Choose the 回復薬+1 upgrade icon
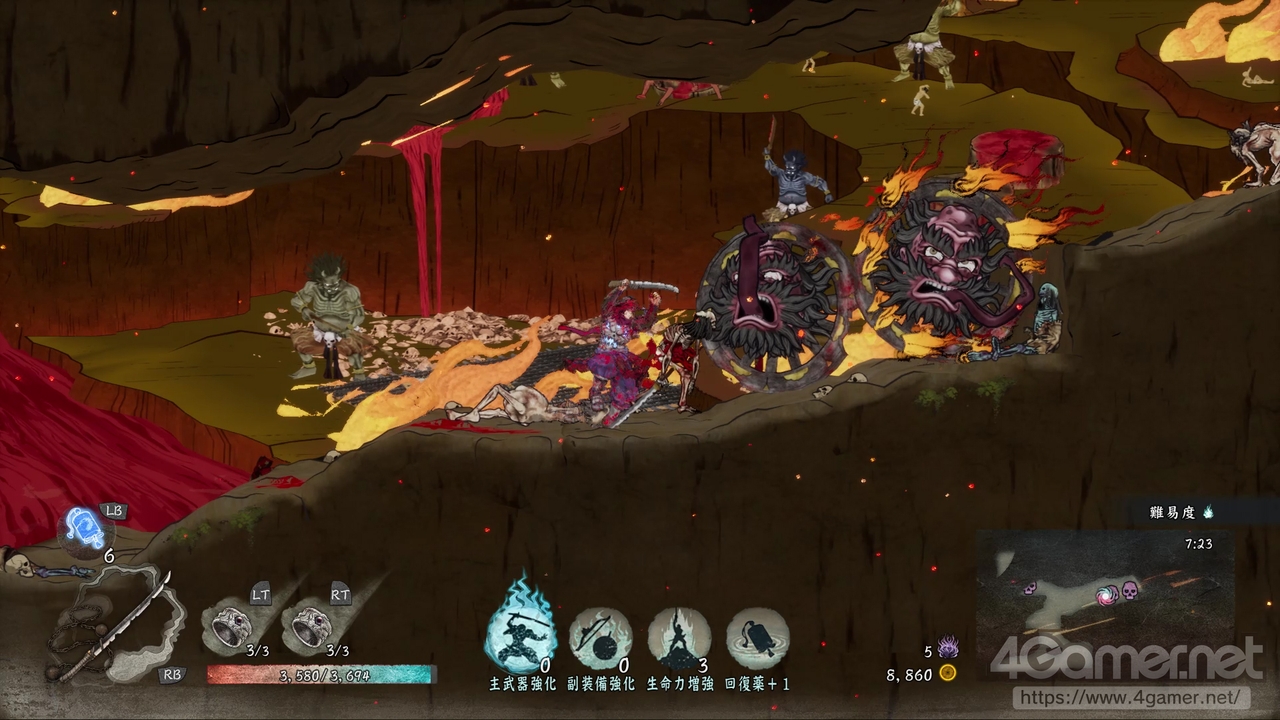This screenshot has width=1280, height=720. 758,638
